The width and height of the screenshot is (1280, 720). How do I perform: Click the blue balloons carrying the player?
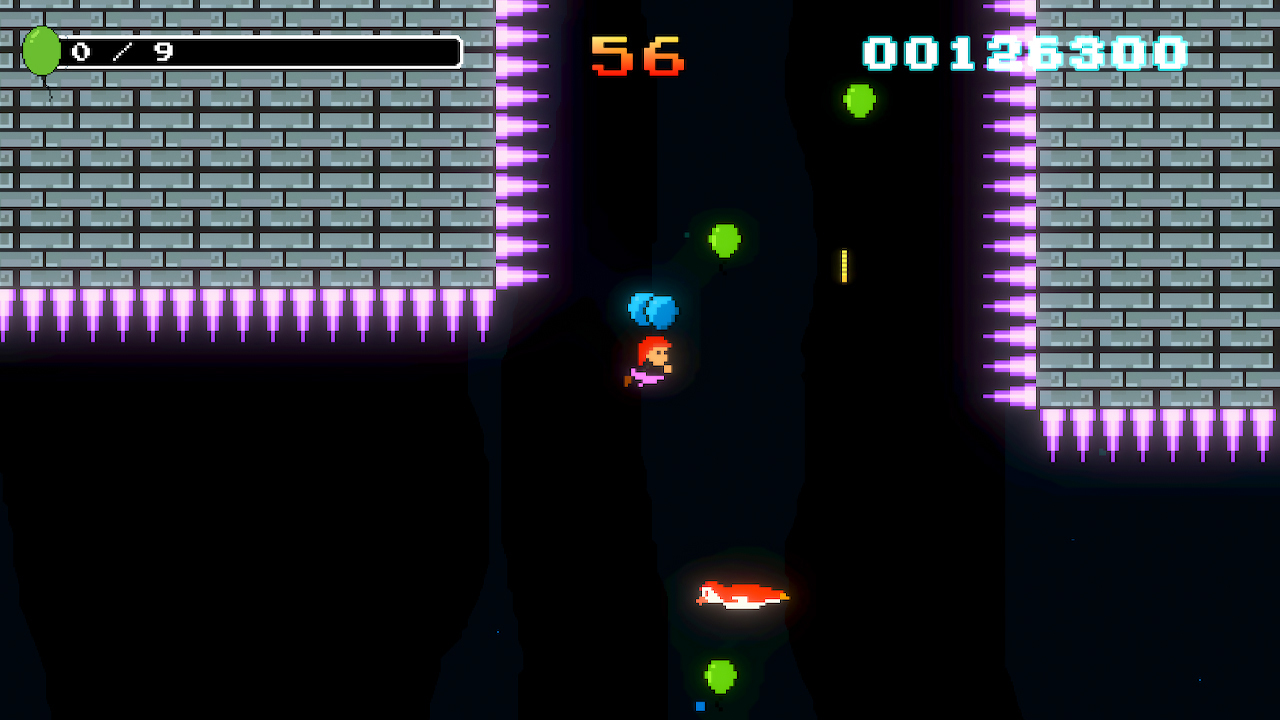click(653, 311)
